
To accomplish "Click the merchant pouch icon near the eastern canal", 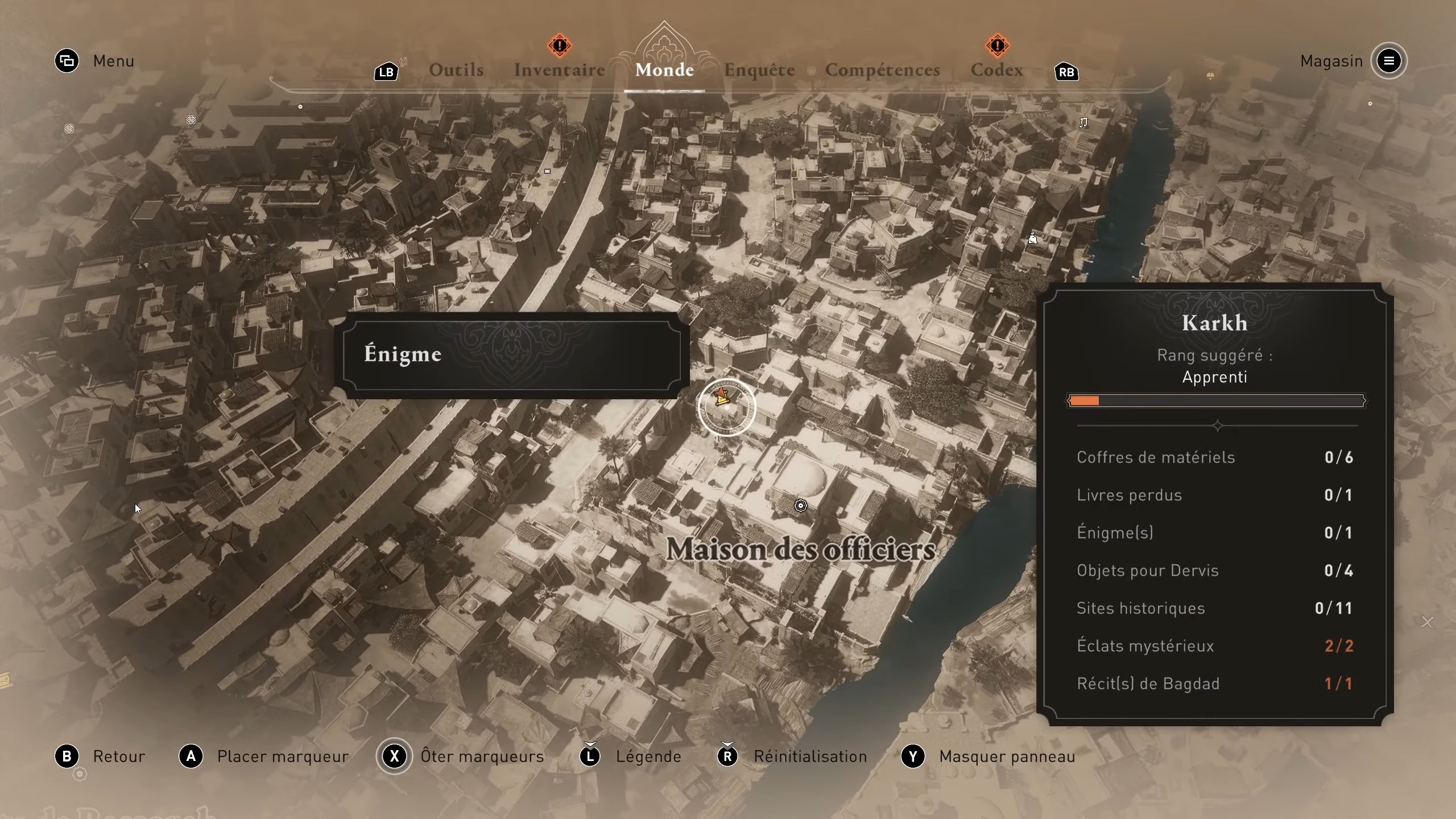I will [1032, 239].
